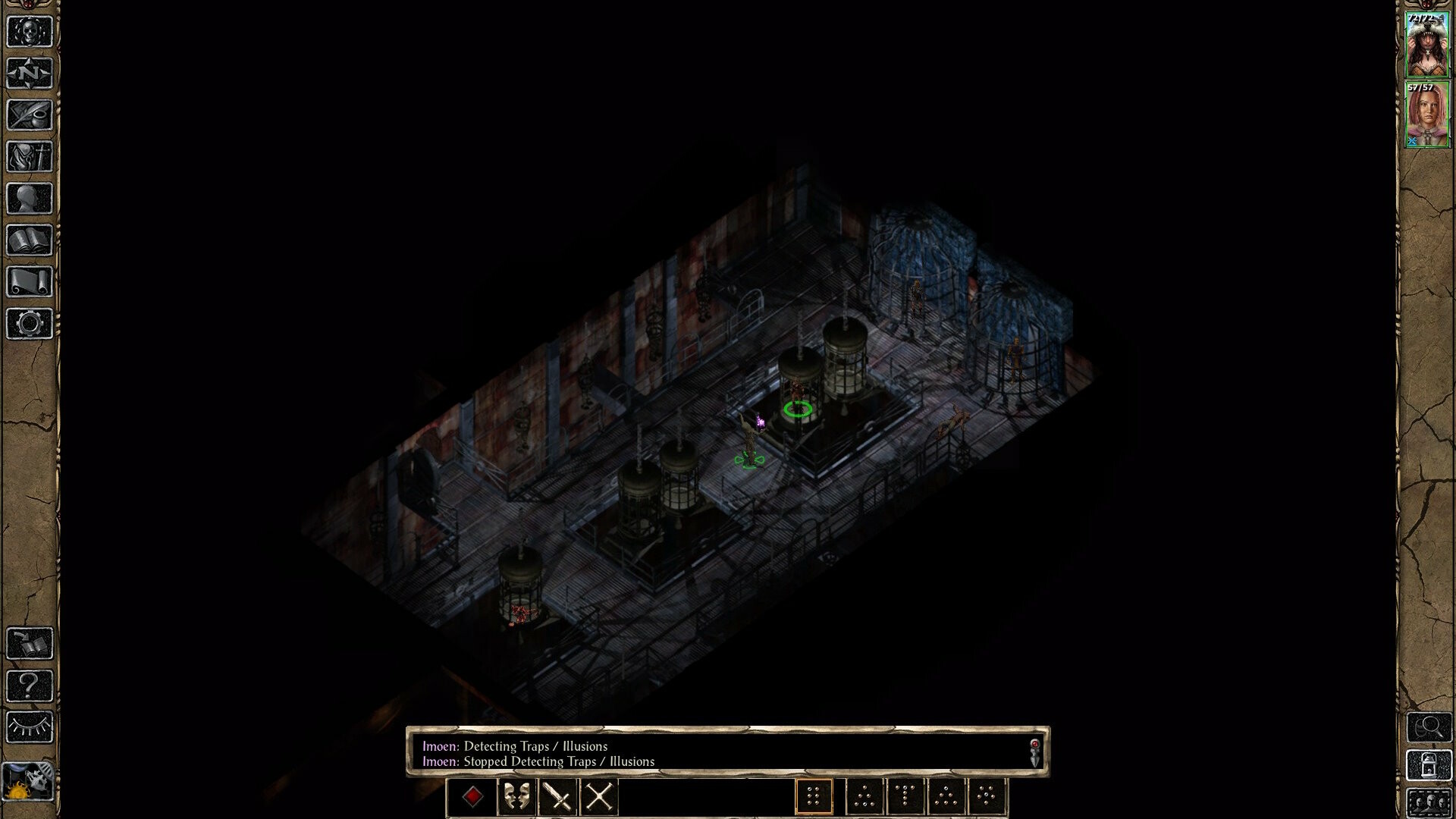Click the skull crest menu icon at top left
Viewport: 1456px width, 819px height.
coord(28,30)
